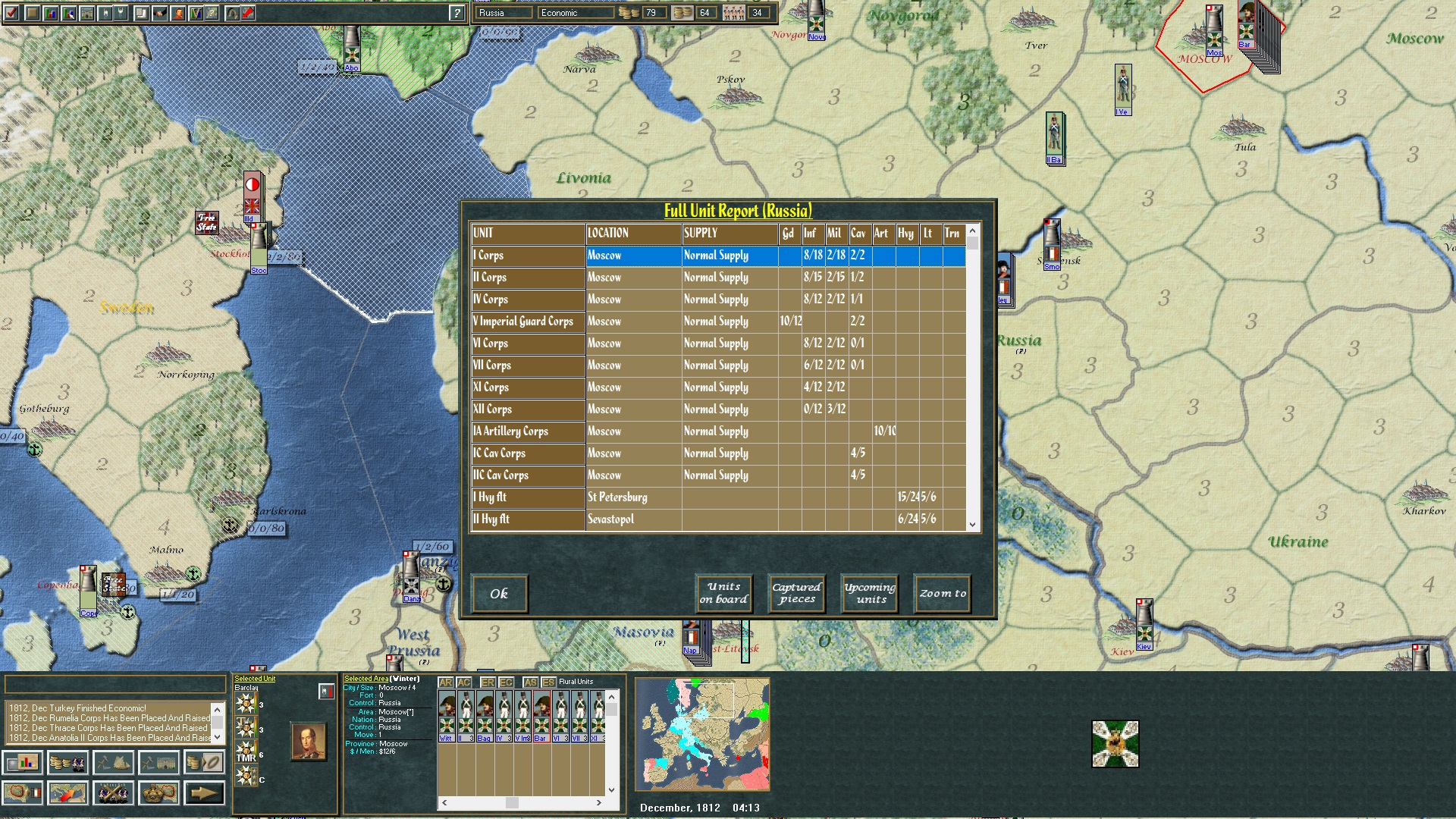The width and height of the screenshot is (1456, 819).
Task: Open the bar chart statistics icon
Action: 23,762
